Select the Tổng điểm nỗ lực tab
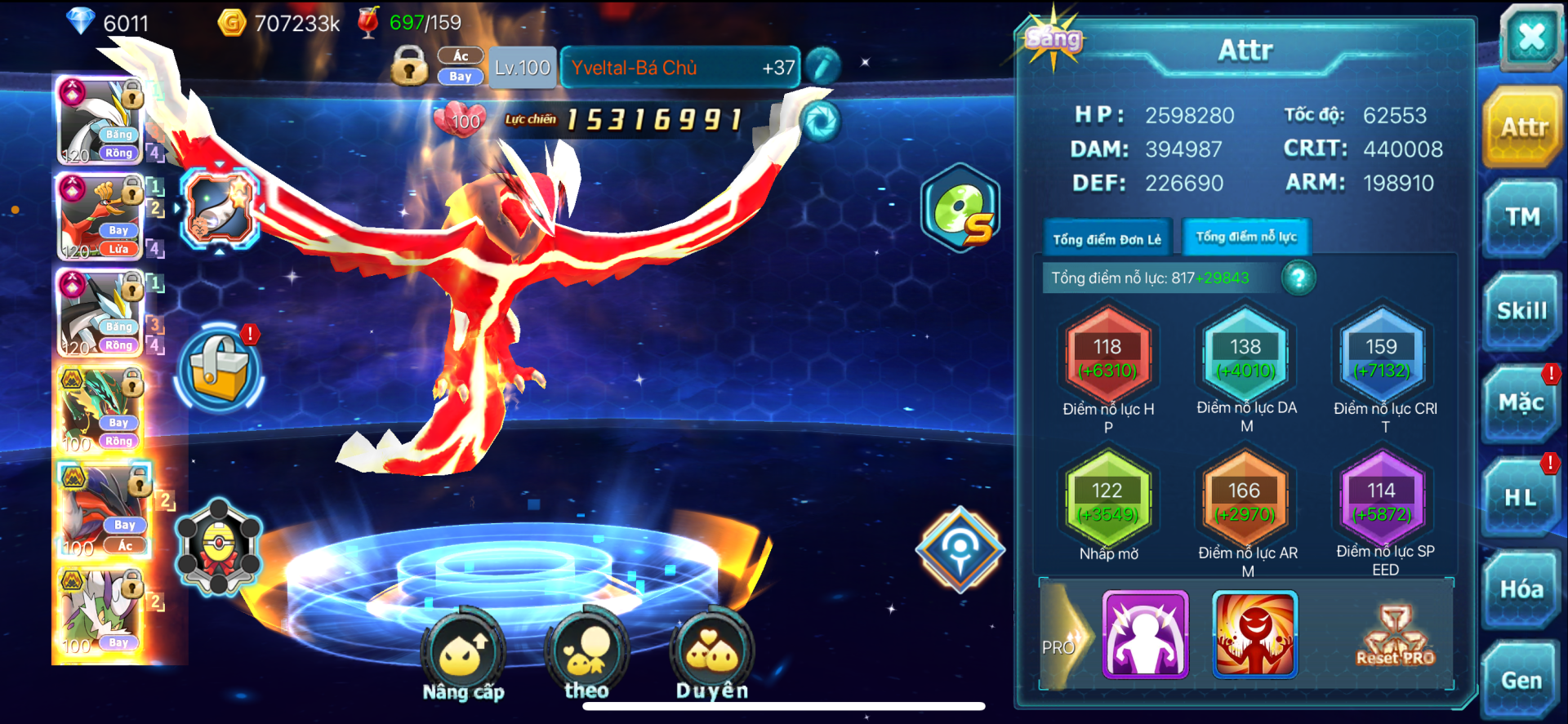This screenshot has width=1568, height=724. (x=1246, y=238)
